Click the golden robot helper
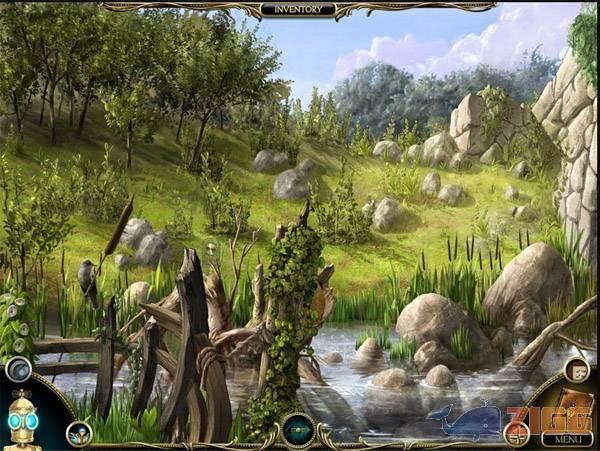 tap(22, 420)
